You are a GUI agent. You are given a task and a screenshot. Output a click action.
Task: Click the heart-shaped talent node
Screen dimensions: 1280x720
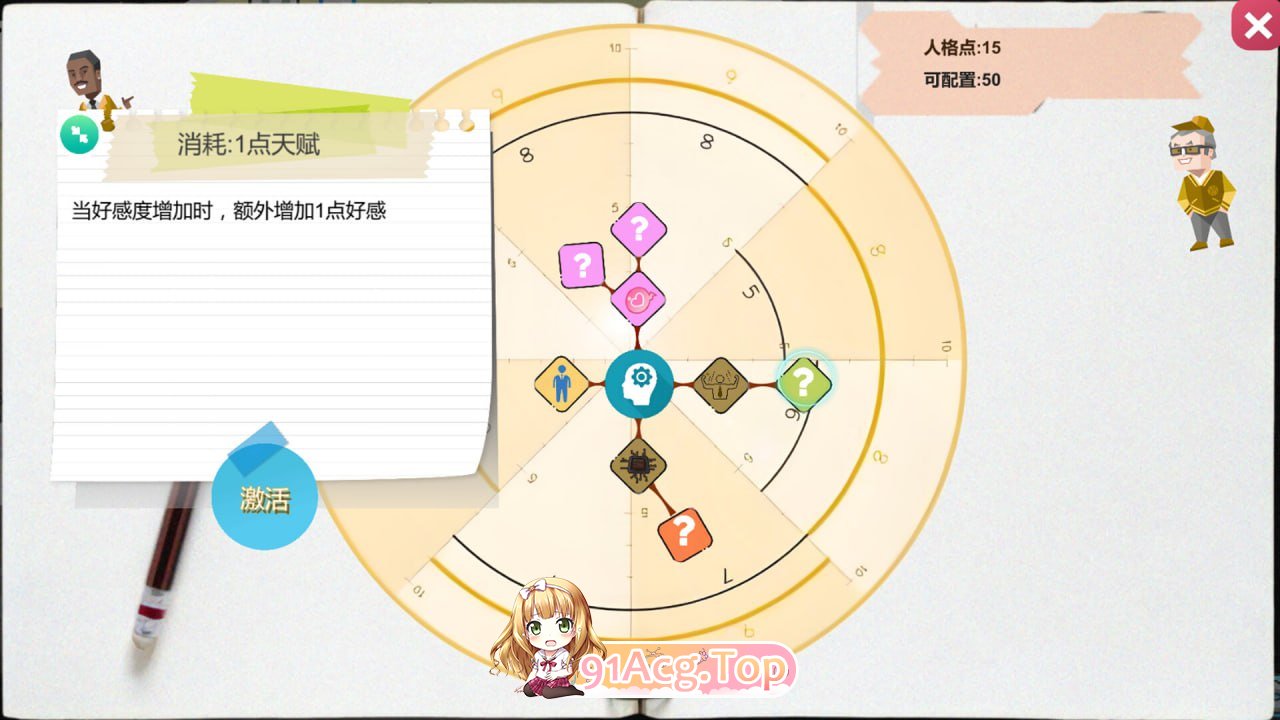coord(638,300)
